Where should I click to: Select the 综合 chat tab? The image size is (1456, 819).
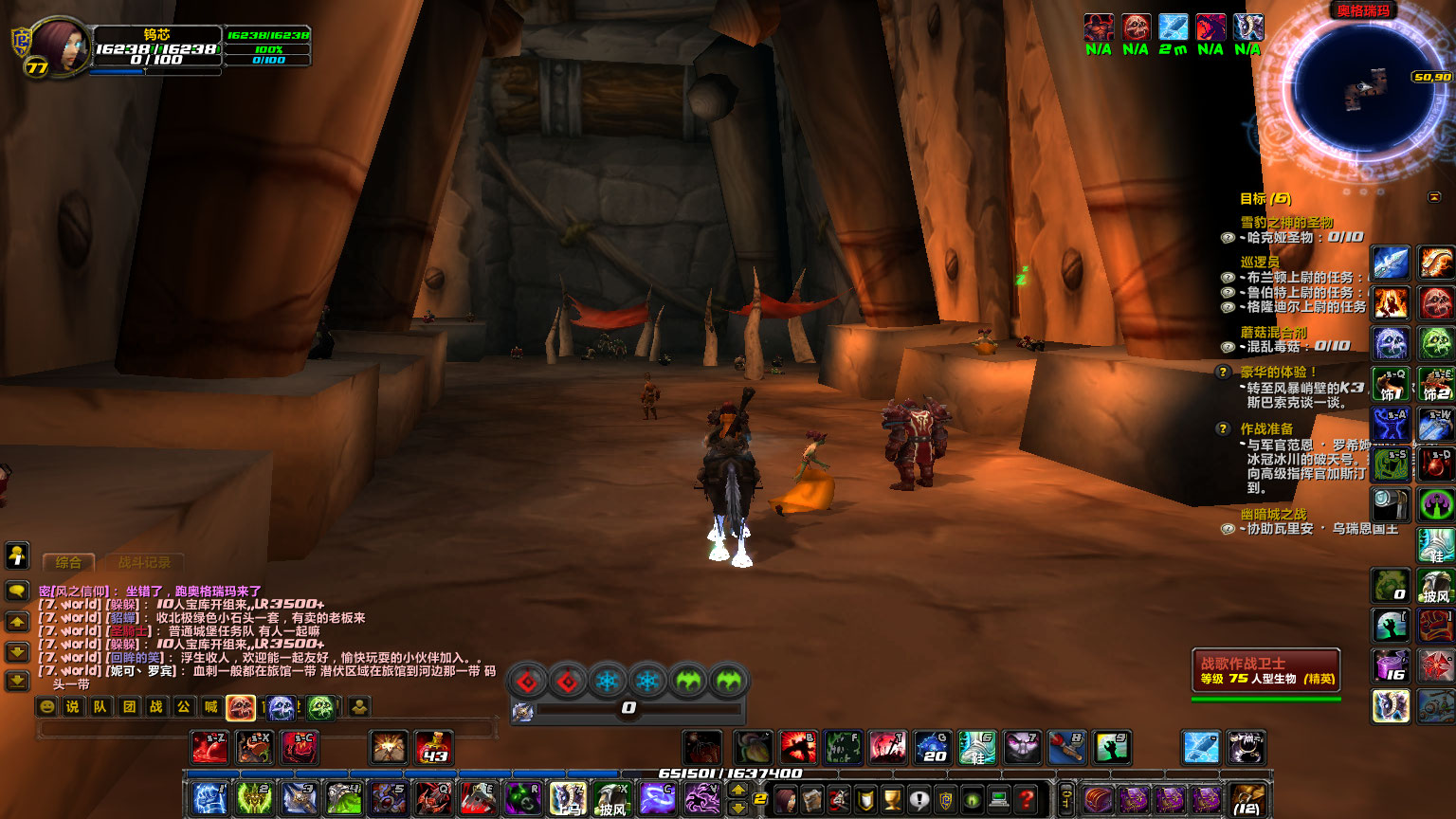[x=66, y=563]
